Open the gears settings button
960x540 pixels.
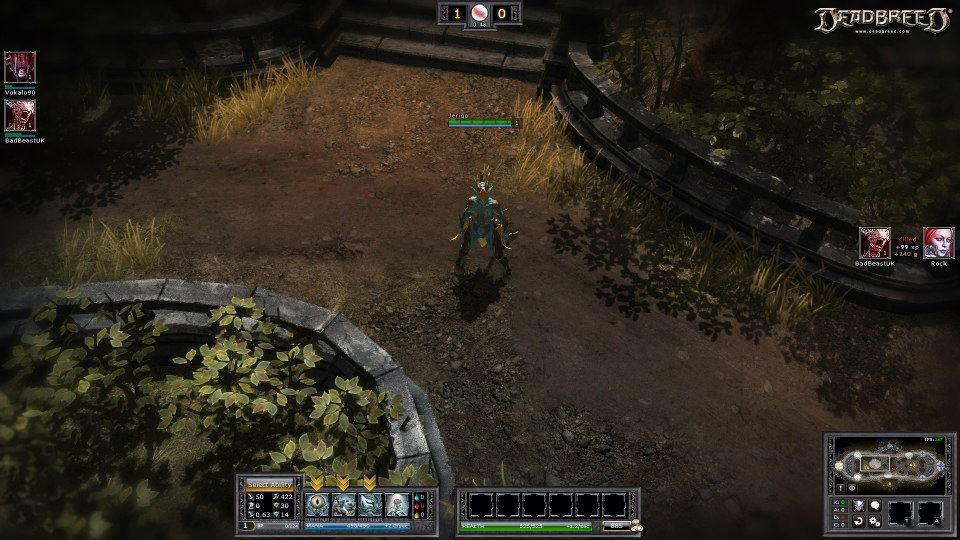click(x=874, y=521)
